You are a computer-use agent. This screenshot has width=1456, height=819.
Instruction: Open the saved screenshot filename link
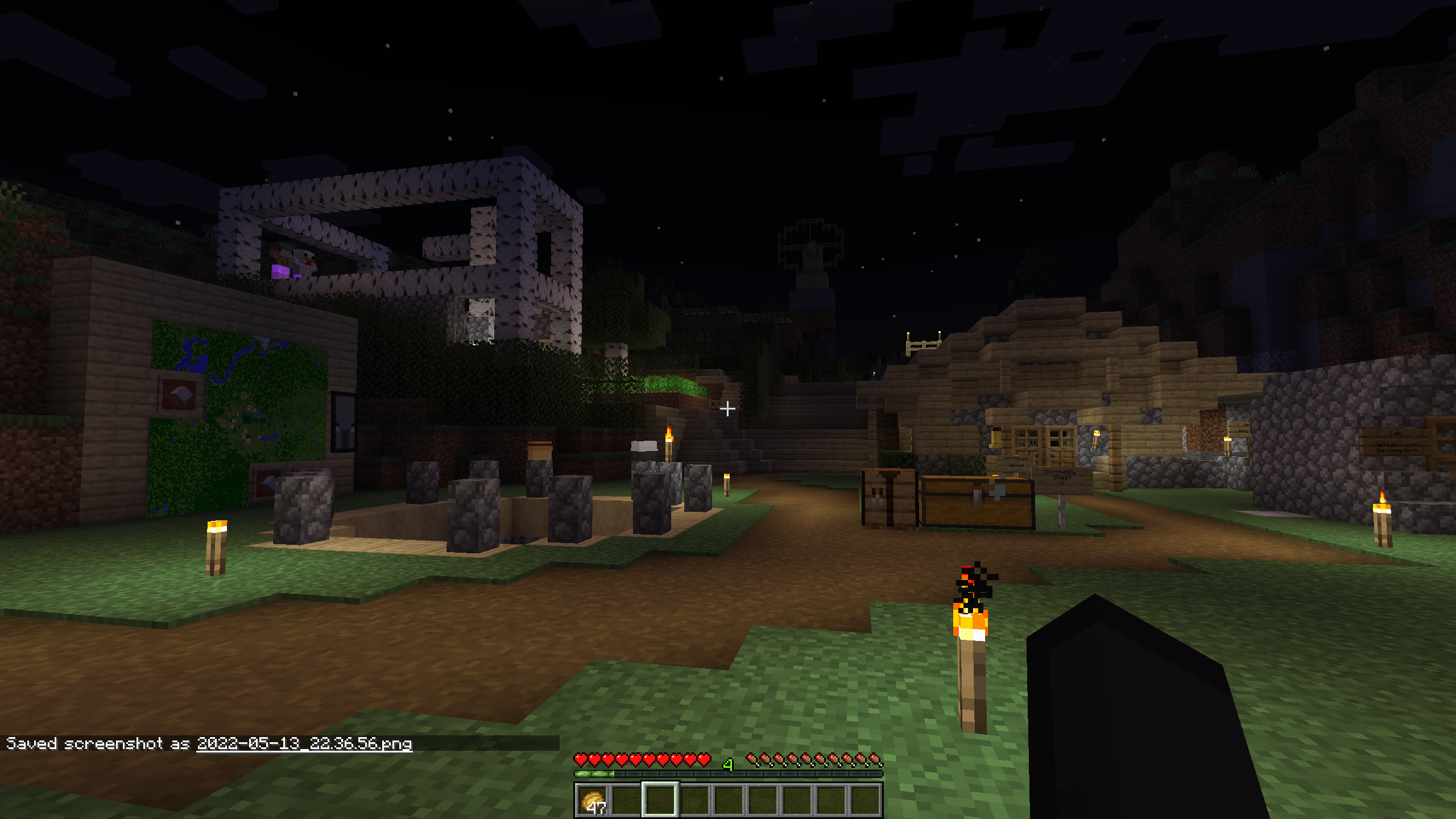coord(304,743)
